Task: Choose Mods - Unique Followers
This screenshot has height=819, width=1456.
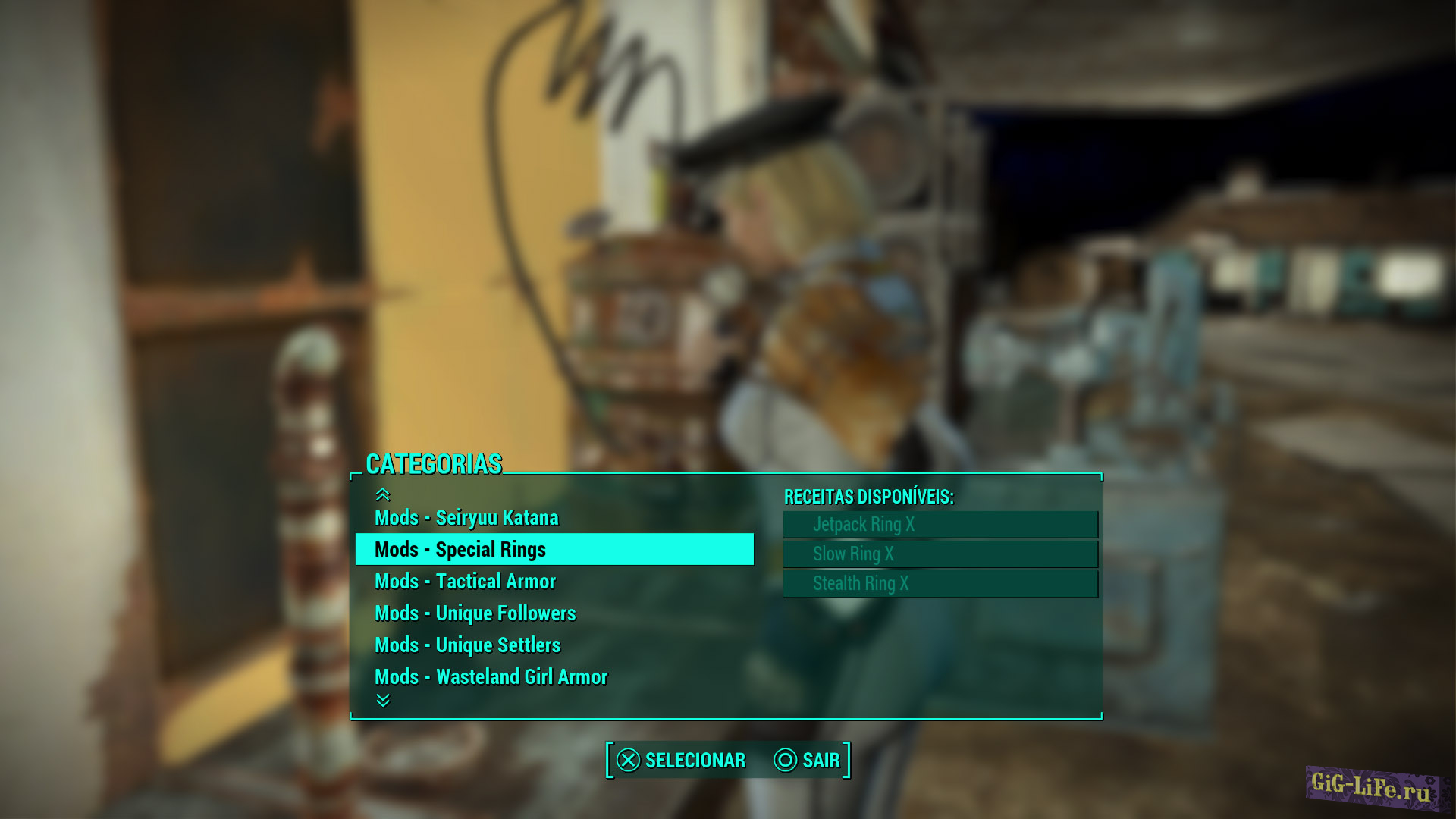Action: click(475, 613)
